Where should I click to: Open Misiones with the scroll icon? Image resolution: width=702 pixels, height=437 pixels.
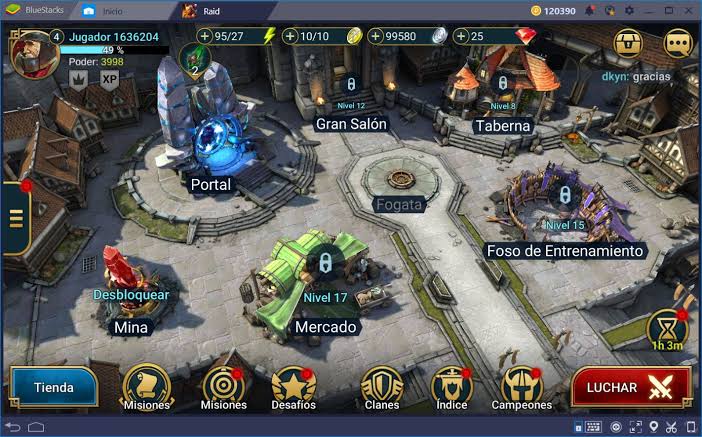coord(146,385)
